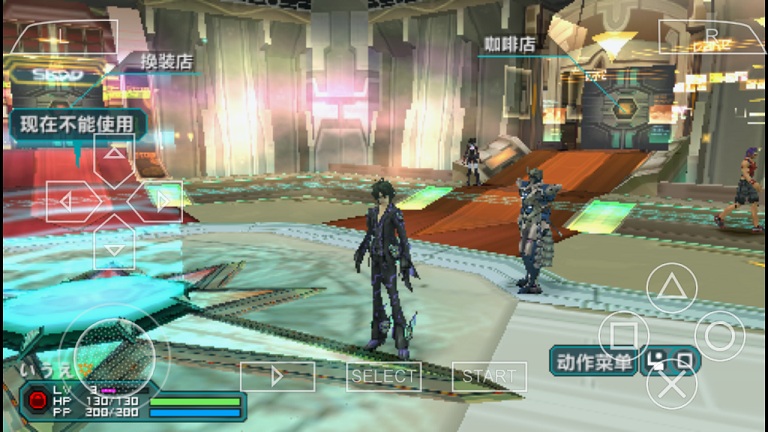
Task: Tap the large square touch button
Action: click(623, 336)
